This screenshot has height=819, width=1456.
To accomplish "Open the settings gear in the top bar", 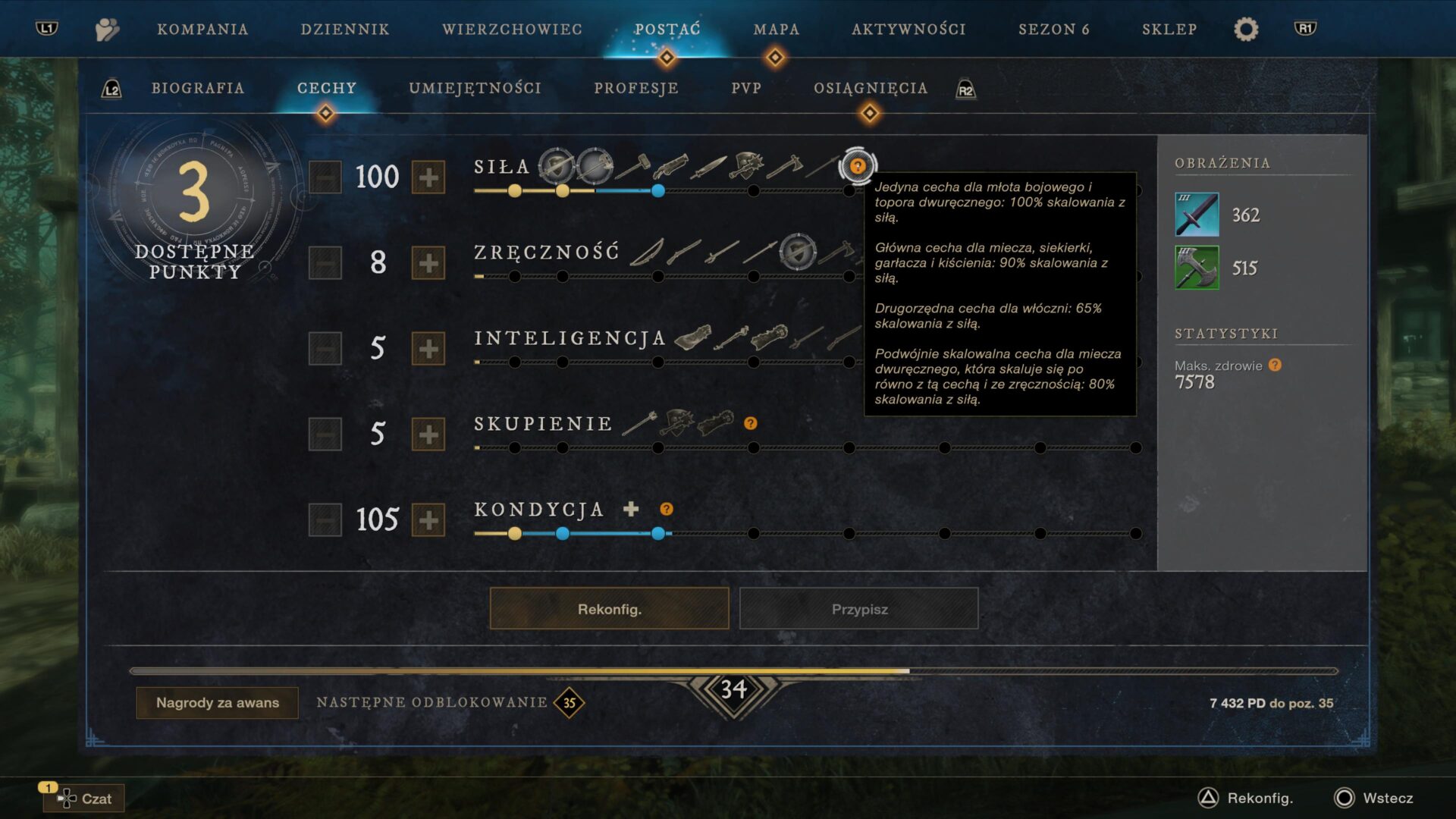I will tap(1244, 29).
